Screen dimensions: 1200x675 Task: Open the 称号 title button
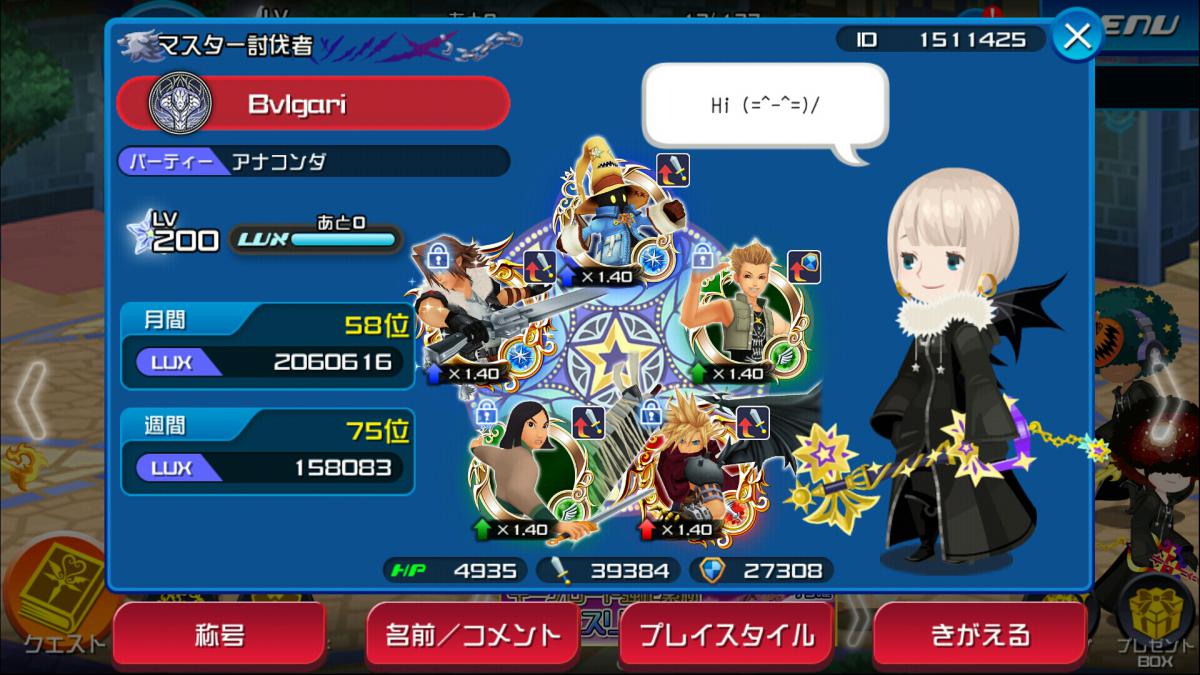click(219, 635)
